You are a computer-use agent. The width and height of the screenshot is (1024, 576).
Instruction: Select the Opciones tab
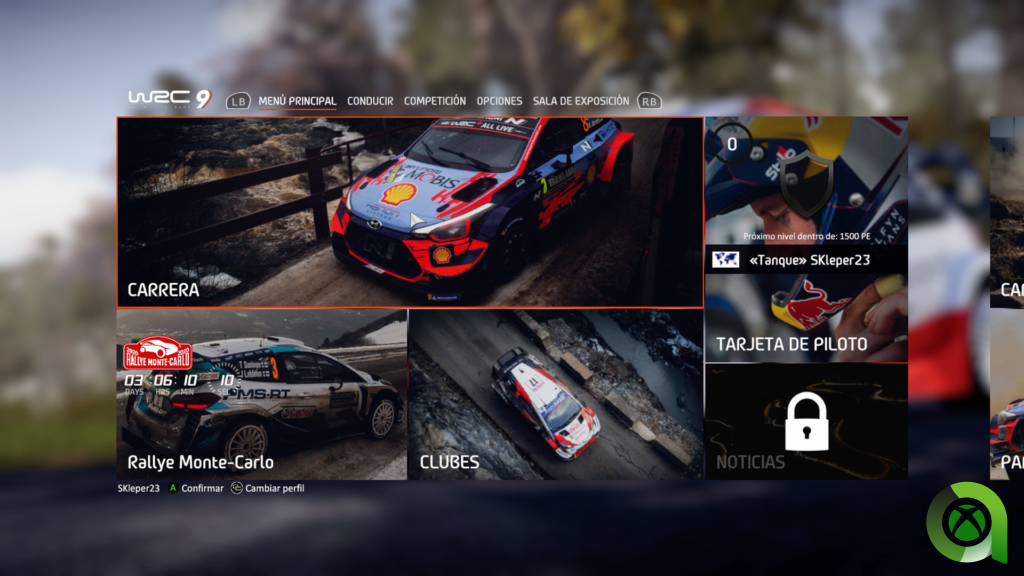pyautogui.click(x=499, y=101)
